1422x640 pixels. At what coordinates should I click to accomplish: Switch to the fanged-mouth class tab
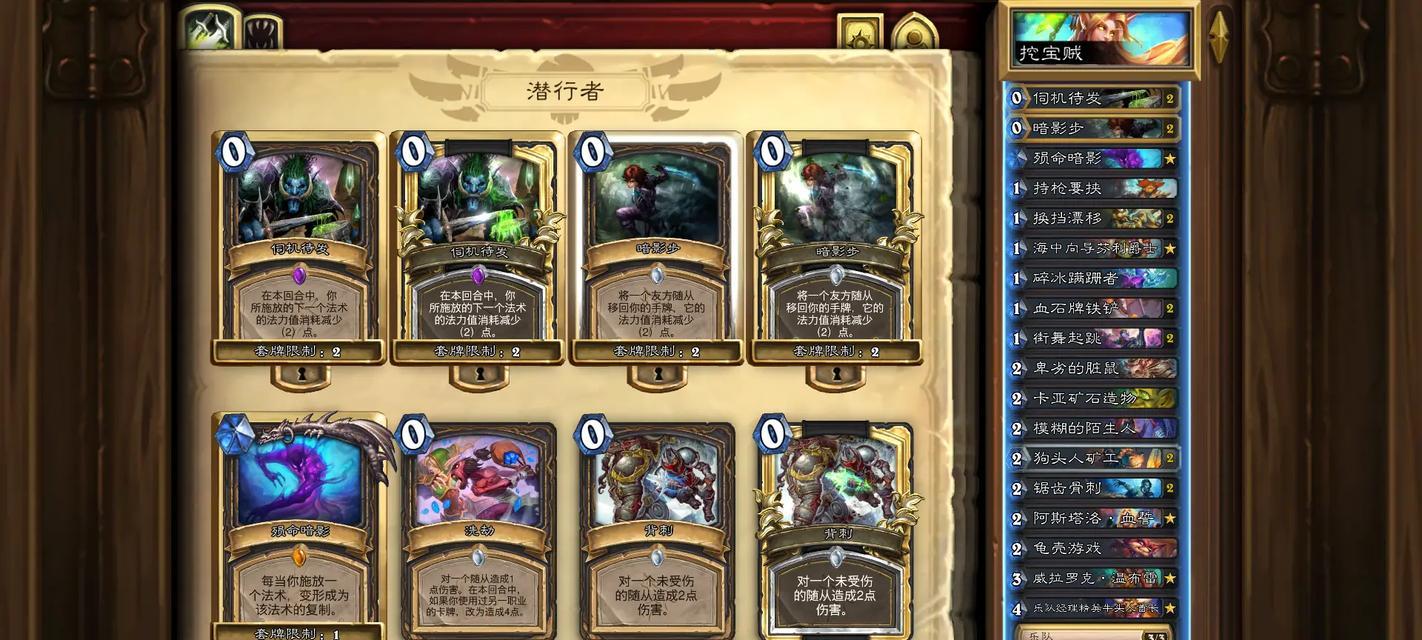pos(262,32)
